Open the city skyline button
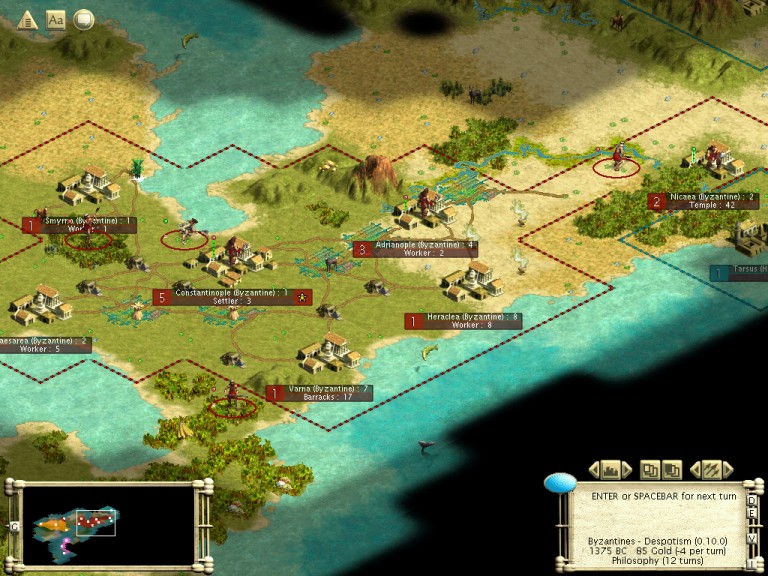The width and height of the screenshot is (768, 576). coord(610,469)
